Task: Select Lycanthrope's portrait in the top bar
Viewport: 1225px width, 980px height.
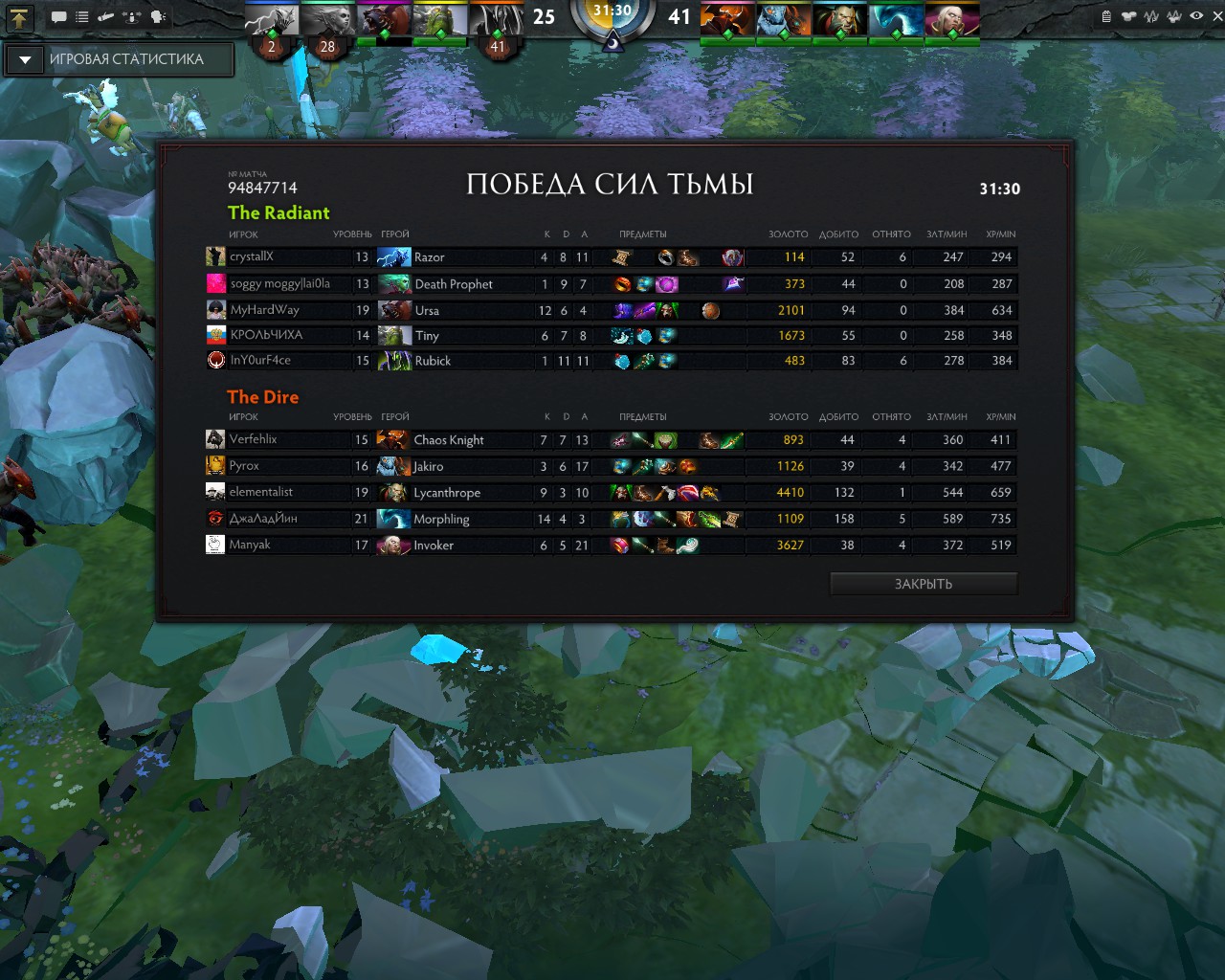Action: pos(839,18)
